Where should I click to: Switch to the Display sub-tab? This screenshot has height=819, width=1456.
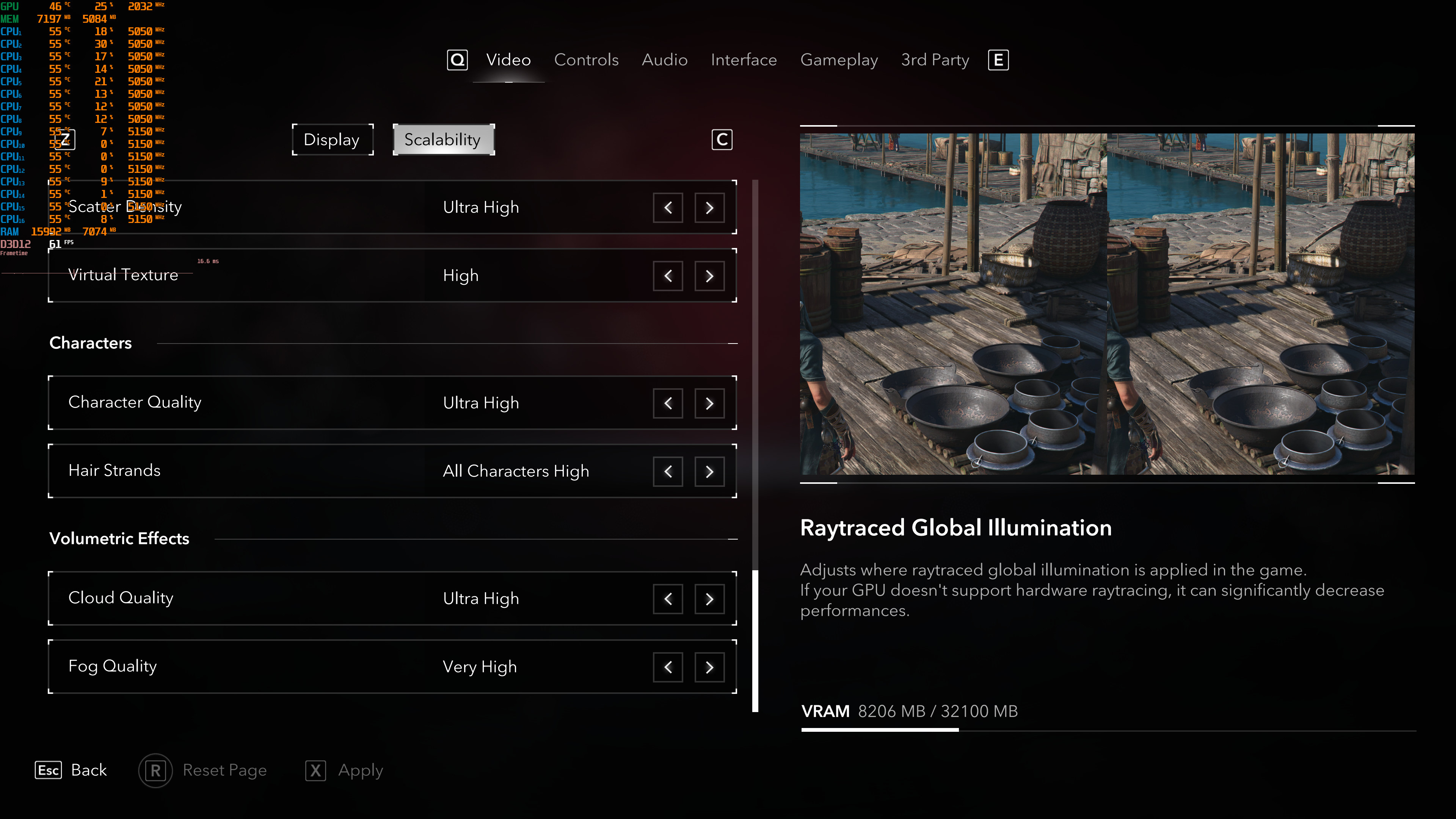(x=332, y=140)
